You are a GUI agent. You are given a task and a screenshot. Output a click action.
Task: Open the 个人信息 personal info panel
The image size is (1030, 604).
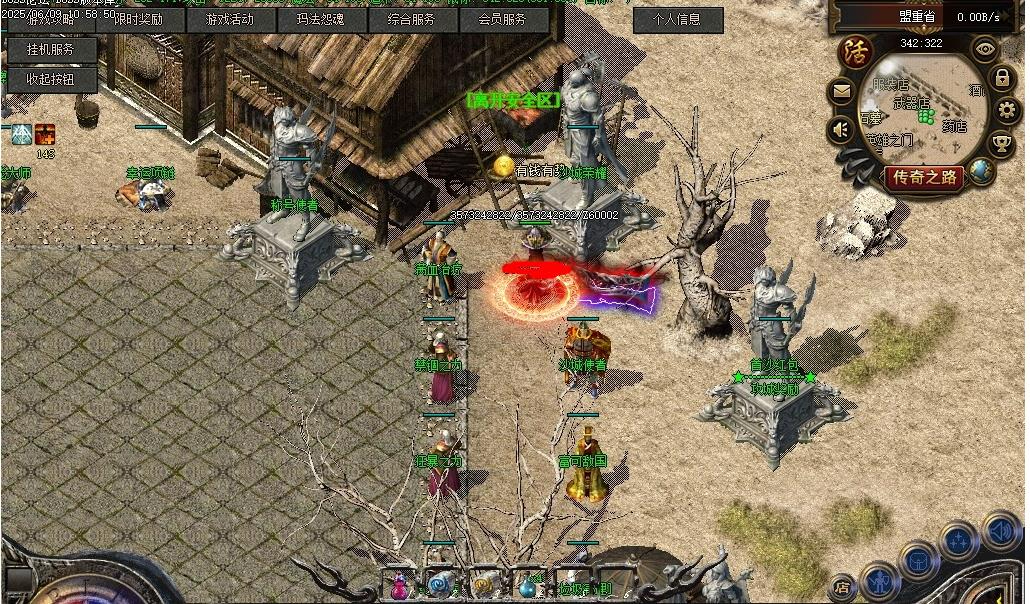(676, 19)
